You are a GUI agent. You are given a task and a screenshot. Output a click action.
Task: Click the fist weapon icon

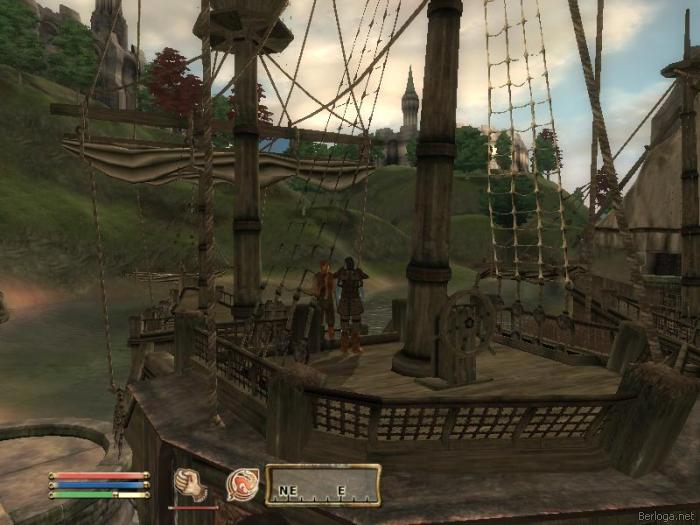(190, 484)
